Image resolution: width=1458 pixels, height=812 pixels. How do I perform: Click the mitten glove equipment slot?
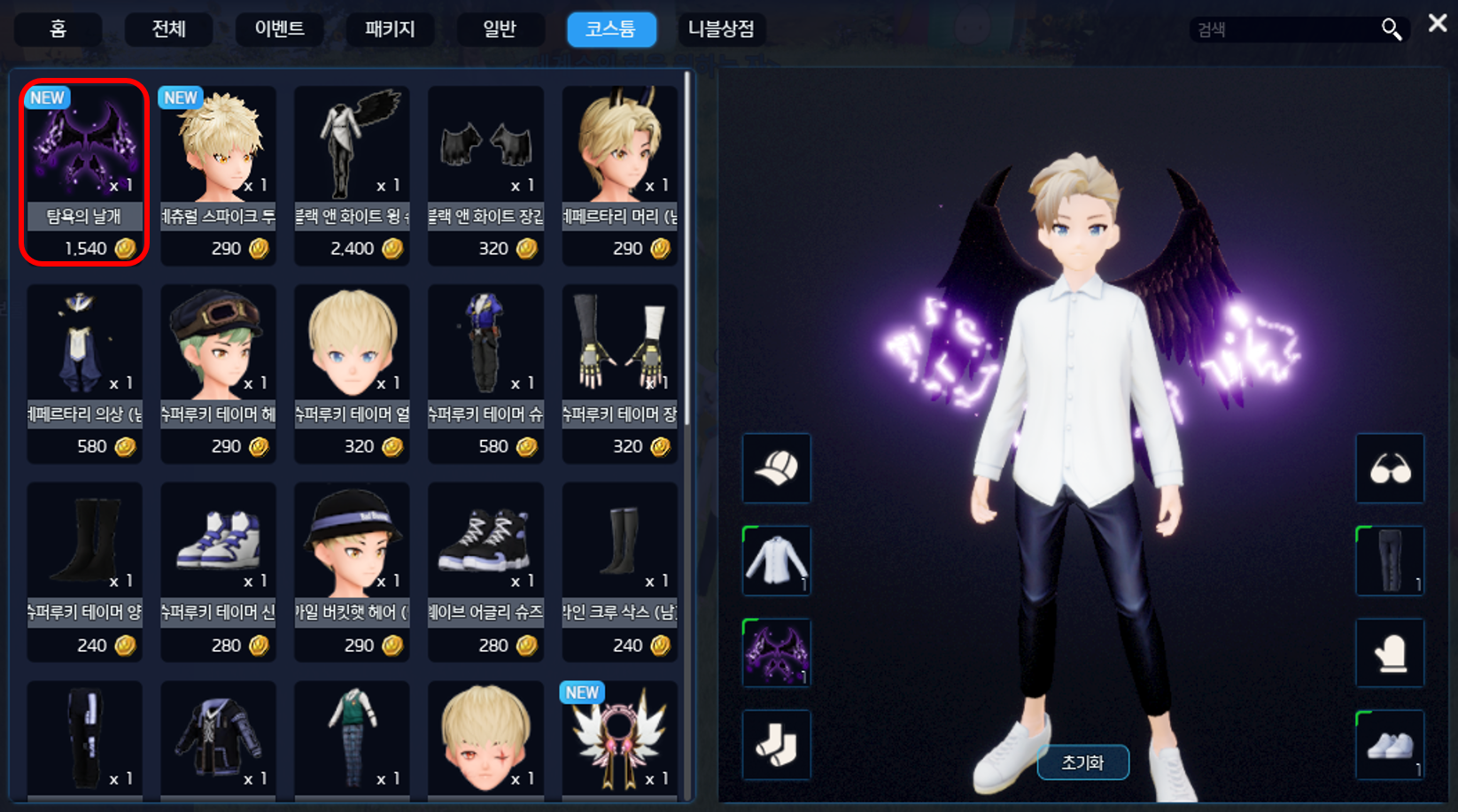pyautogui.click(x=1389, y=653)
